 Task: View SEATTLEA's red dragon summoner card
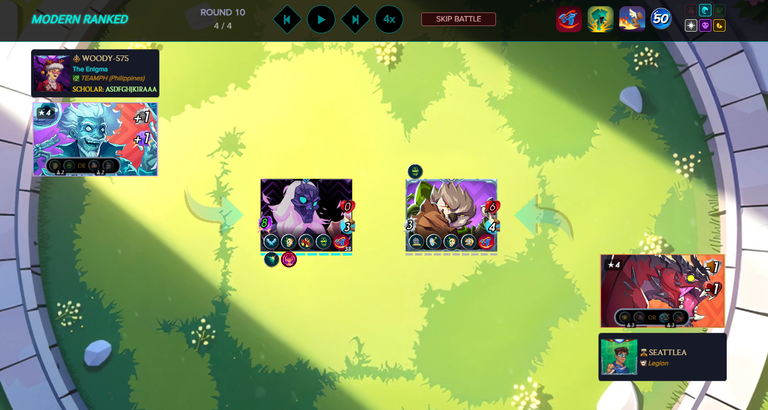662,290
